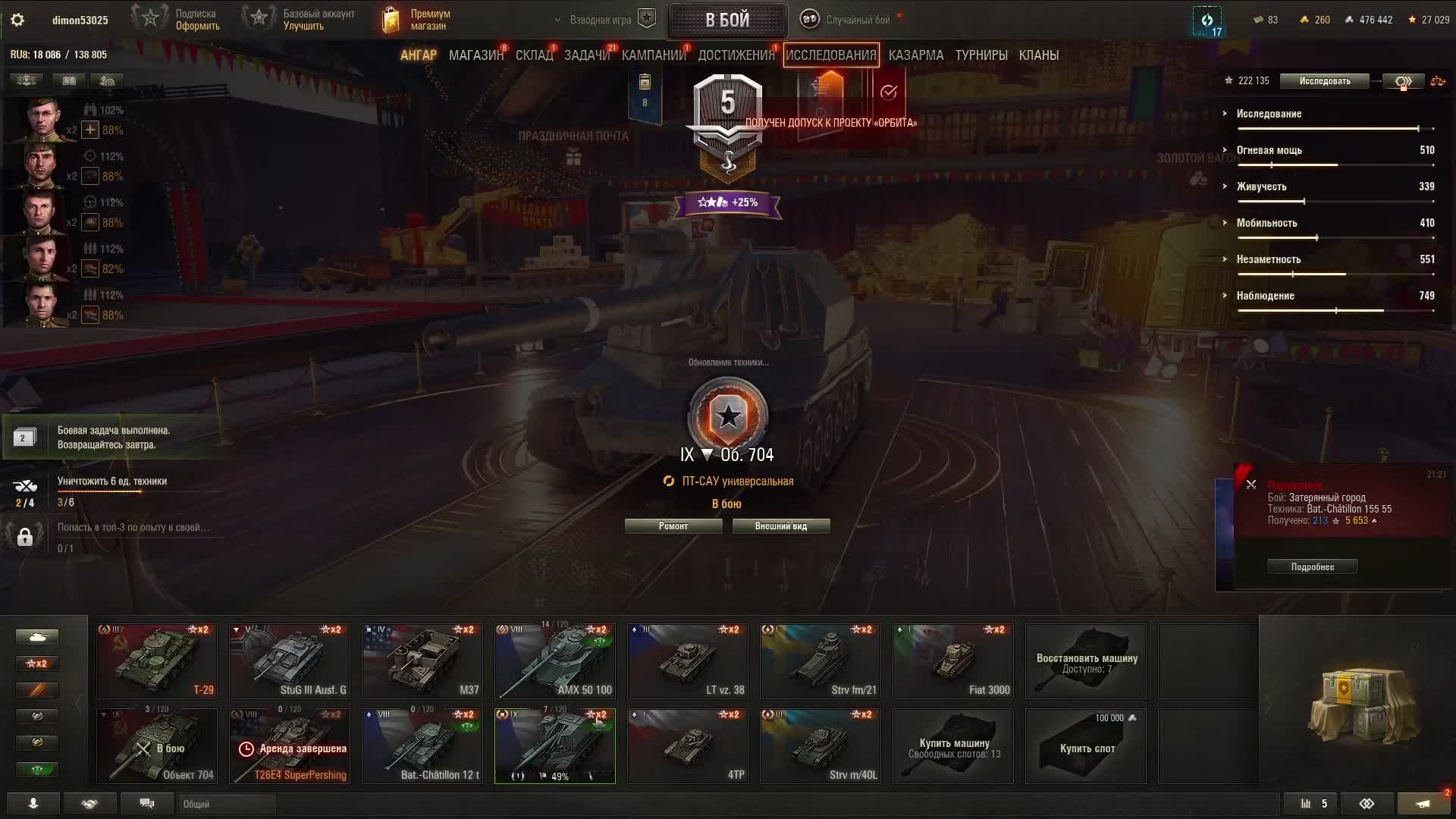Image resolution: width=1456 pixels, height=819 pixels.
Task: Open the КЛАНЫ tab
Action: 1038,55
